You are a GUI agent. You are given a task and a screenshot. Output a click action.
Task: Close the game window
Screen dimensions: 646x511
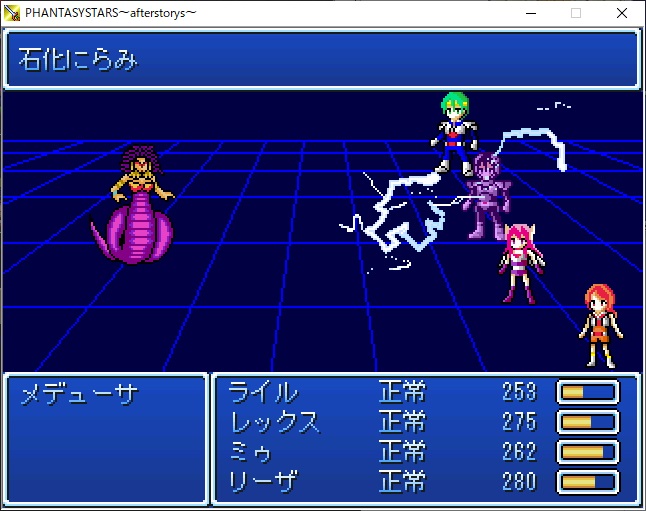622,13
